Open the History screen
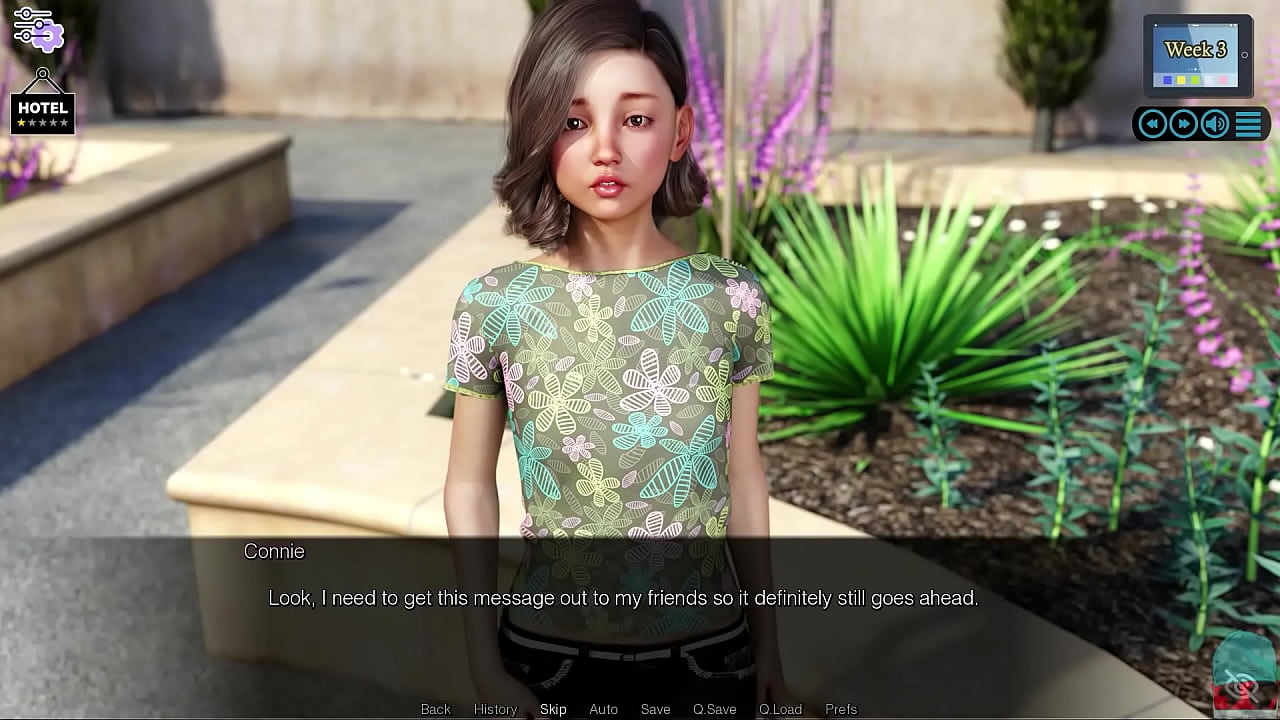The height and width of the screenshot is (720, 1280). pyautogui.click(x=495, y=708)
